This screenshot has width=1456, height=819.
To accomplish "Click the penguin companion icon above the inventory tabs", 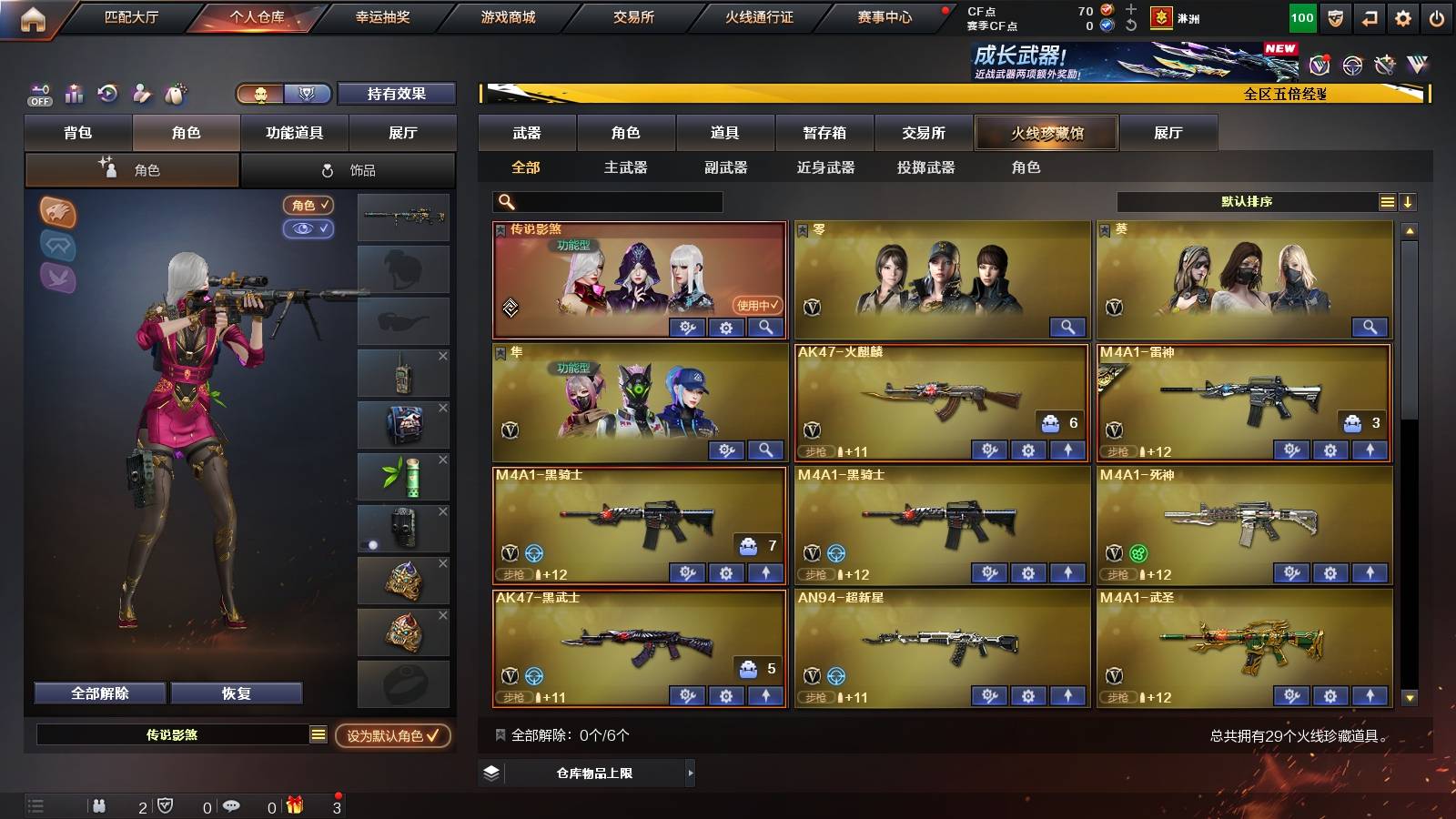I will pyautogui.click(x=176, y=94).
